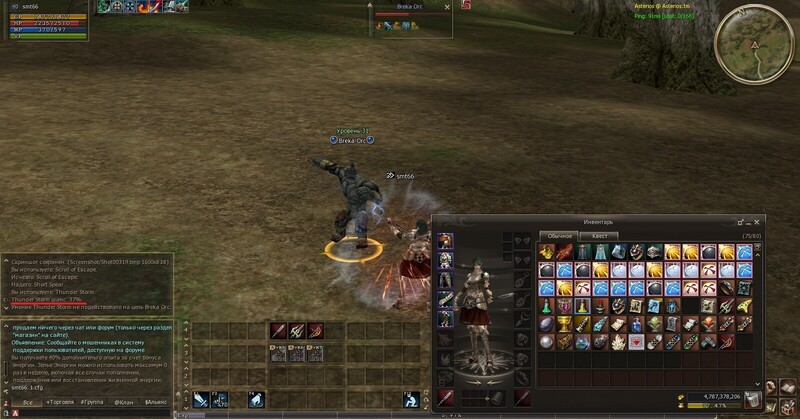Click the equipped helmet slot
The width and height of the screenshot is (800, 419).
pos(446,241)
